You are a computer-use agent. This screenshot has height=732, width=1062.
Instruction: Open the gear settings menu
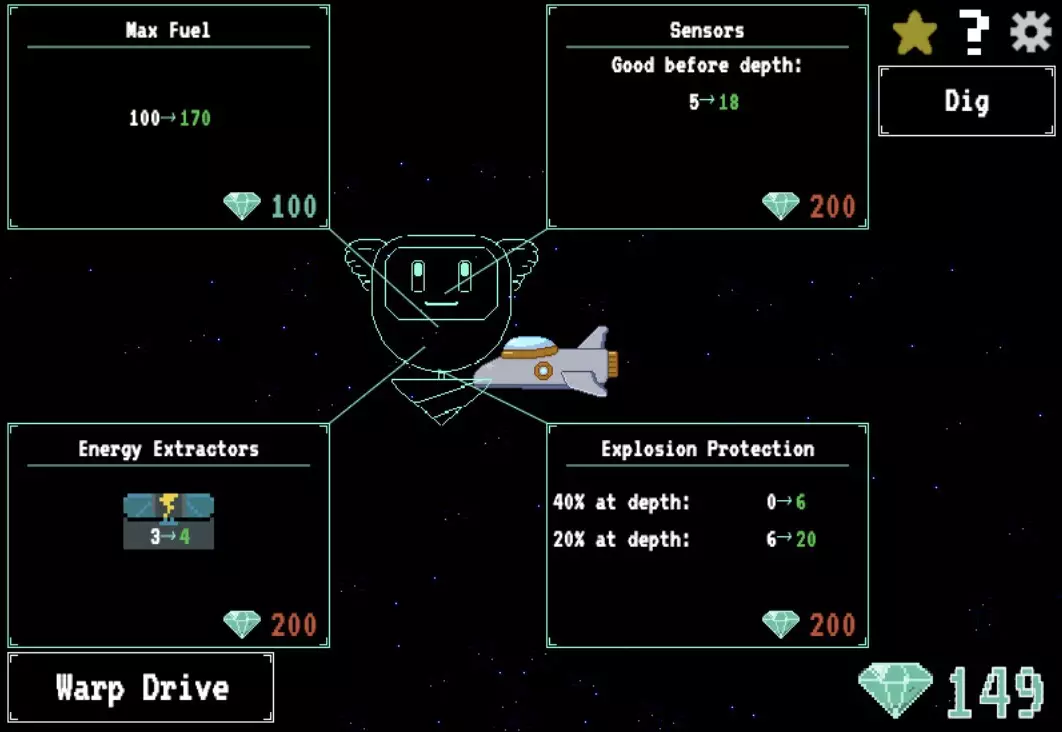[x=1030, y=33]
